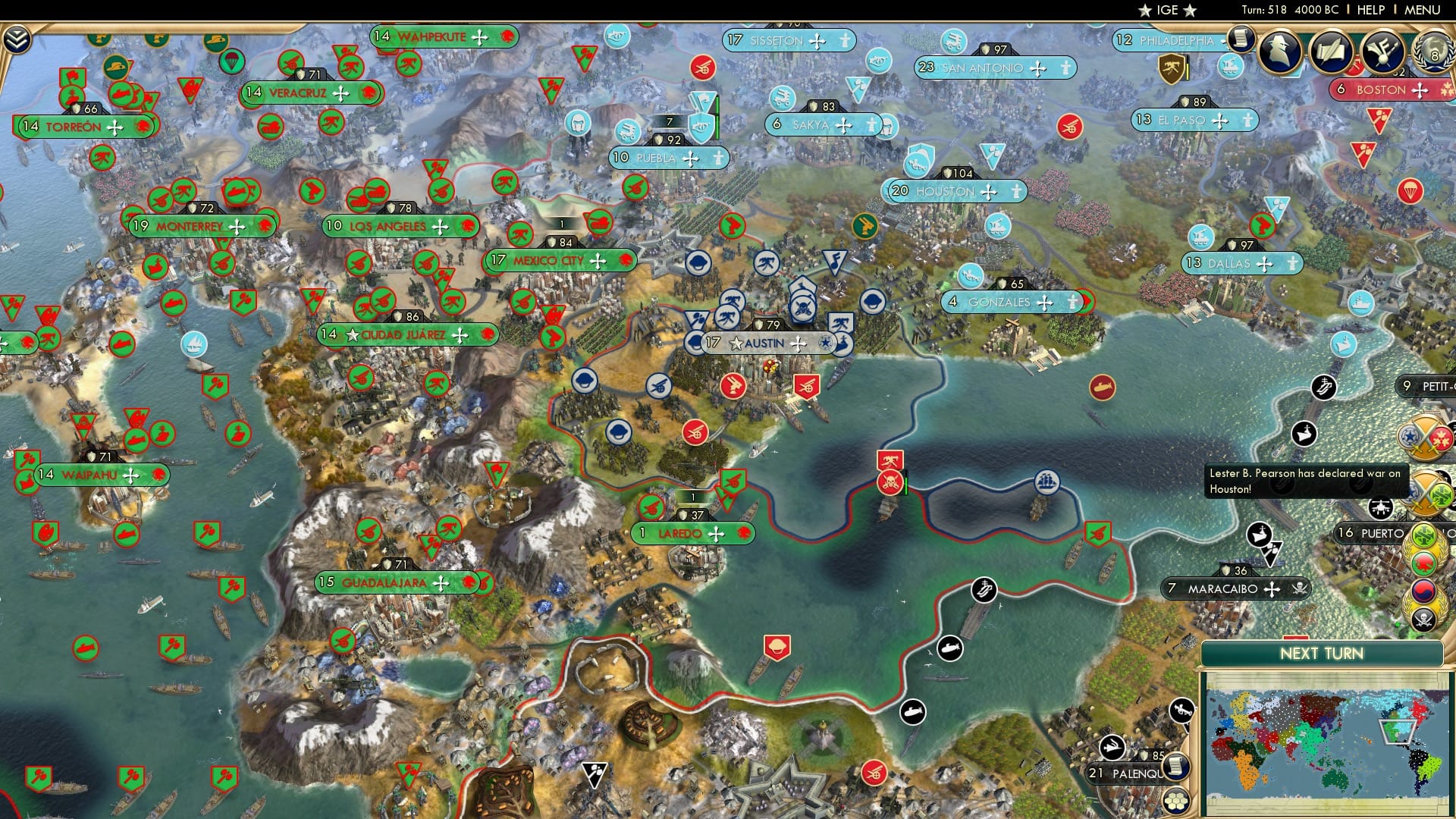The width and height of the screenshot is (1456, 819).
Task: Open the Social Policies screen
Action: click(x=1332, y=53)
